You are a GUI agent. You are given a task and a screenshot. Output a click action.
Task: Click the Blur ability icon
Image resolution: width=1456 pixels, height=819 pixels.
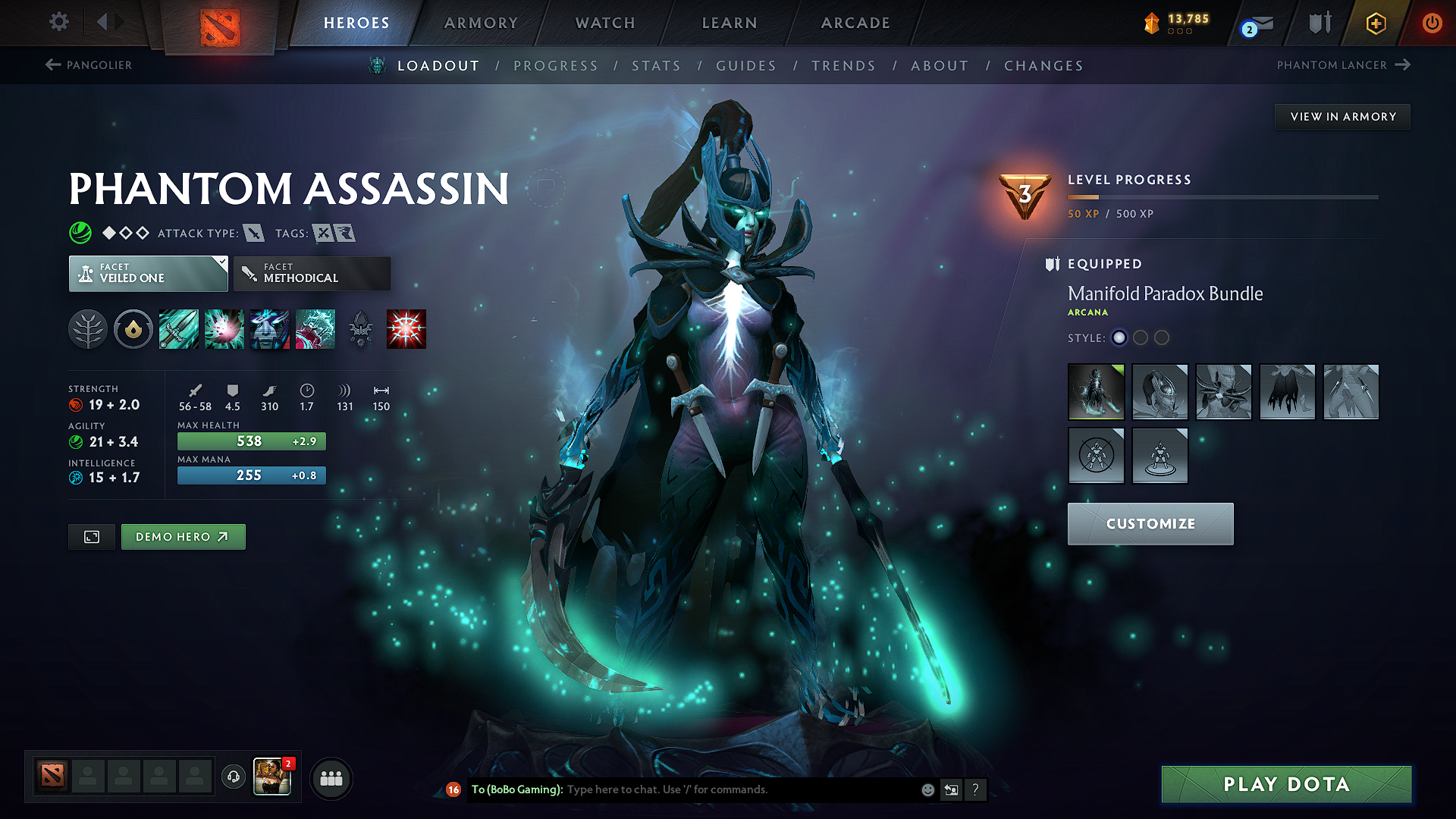[x=270, y=328]
